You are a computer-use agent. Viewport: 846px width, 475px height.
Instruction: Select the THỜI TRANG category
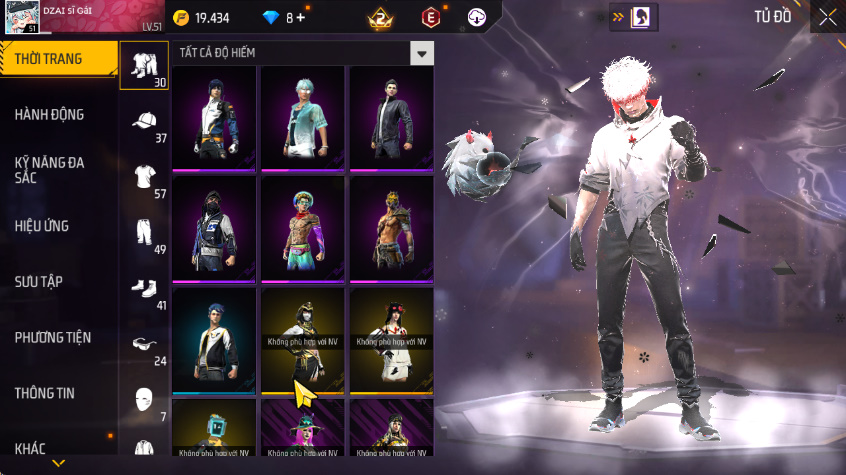55,59
